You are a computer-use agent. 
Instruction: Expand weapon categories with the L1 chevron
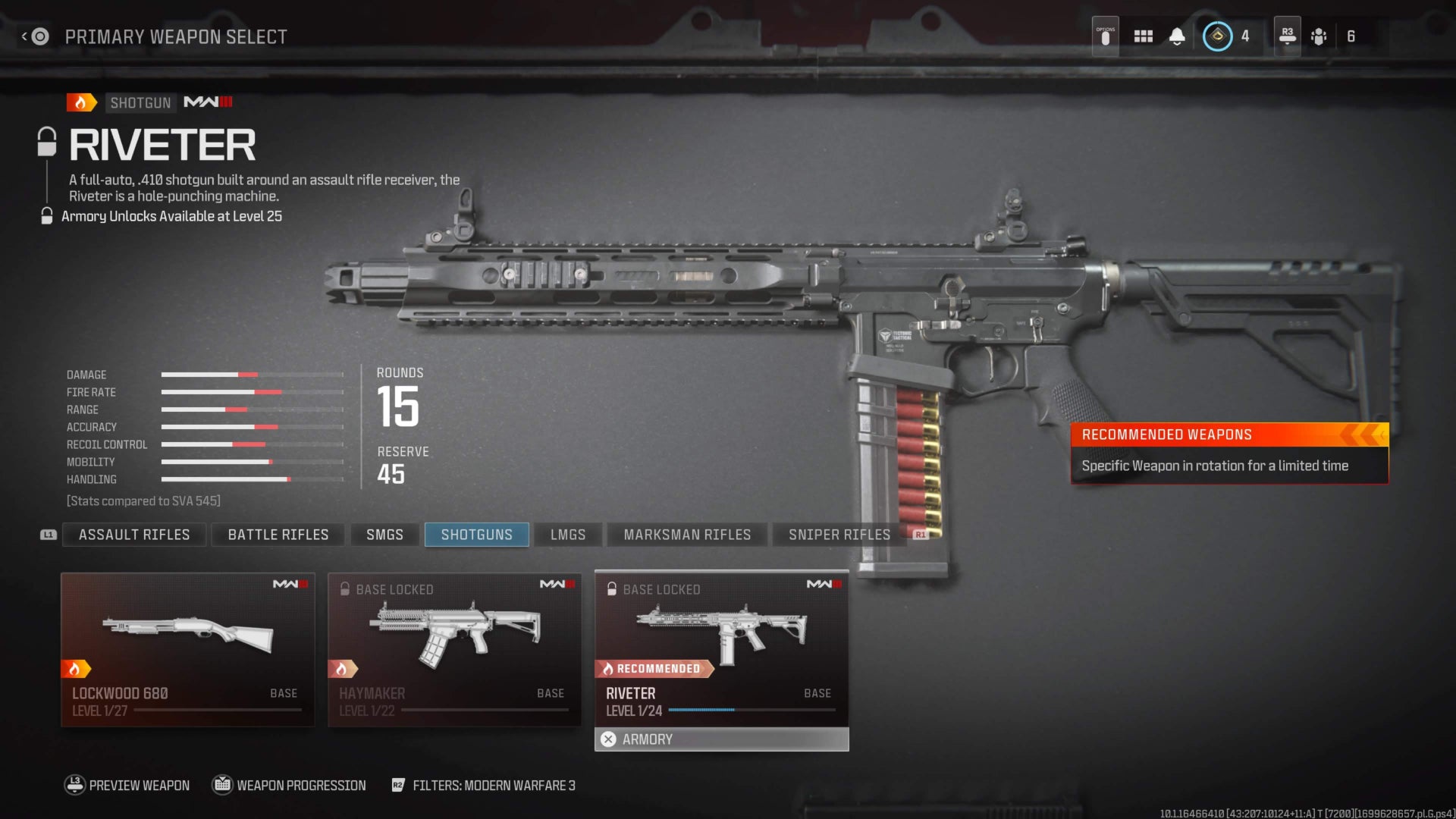[x=47, y=534]
